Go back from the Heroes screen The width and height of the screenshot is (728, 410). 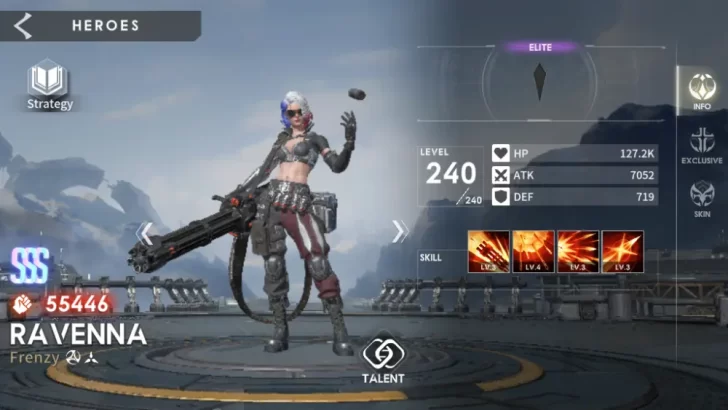[23, 25]
